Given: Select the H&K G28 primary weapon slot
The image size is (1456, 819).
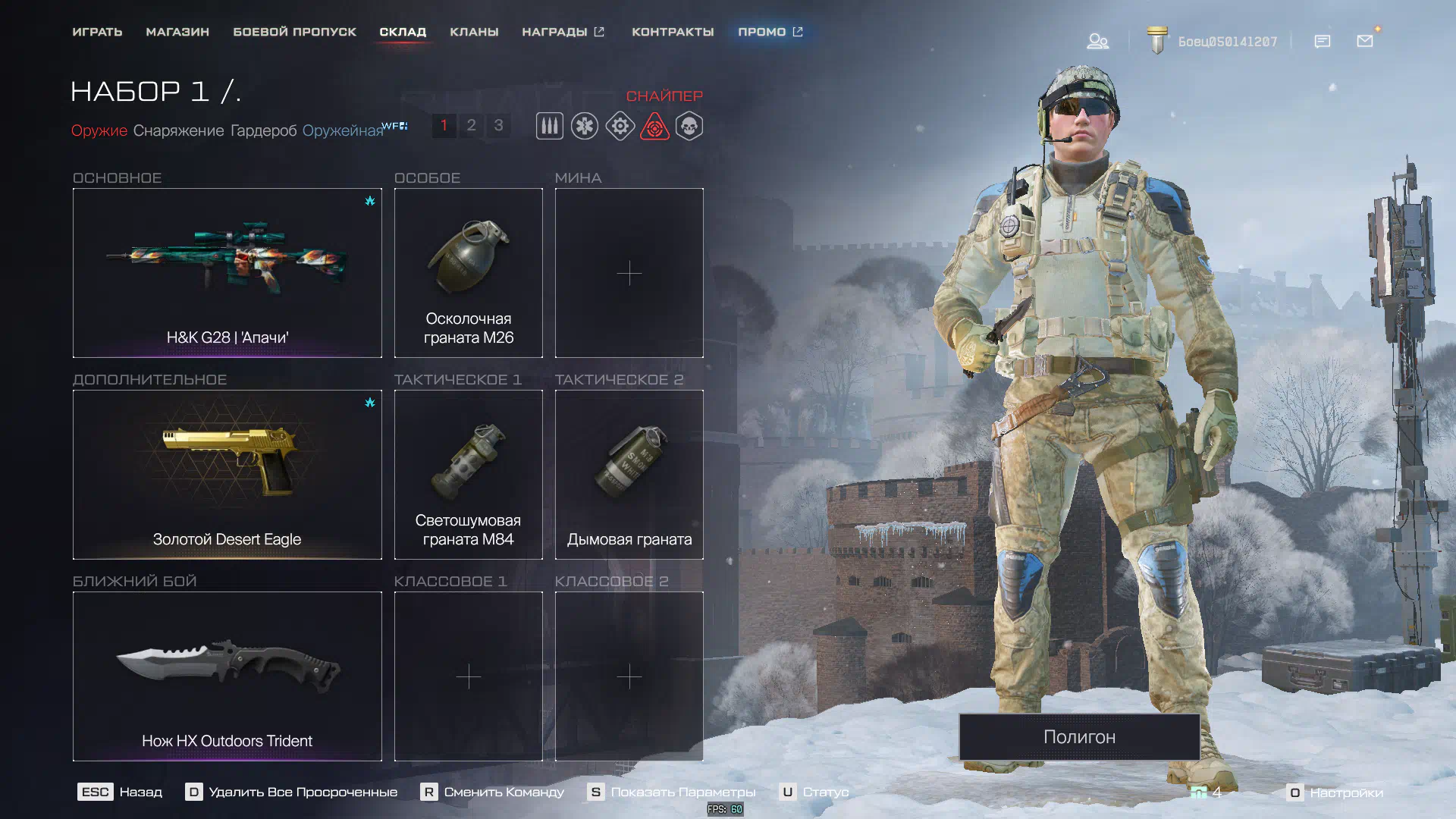Looking at the screenshot, I should 227,273.
